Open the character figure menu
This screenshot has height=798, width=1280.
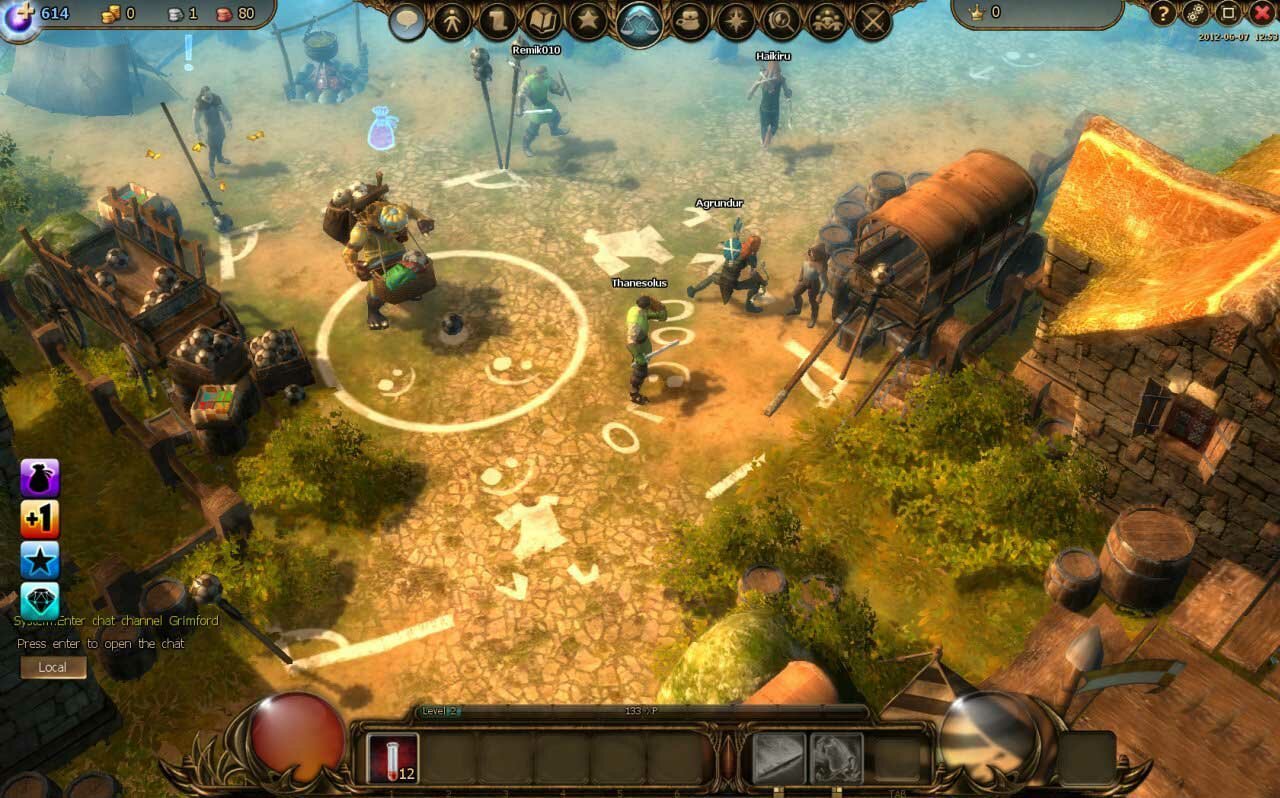(x=451, y=21)
